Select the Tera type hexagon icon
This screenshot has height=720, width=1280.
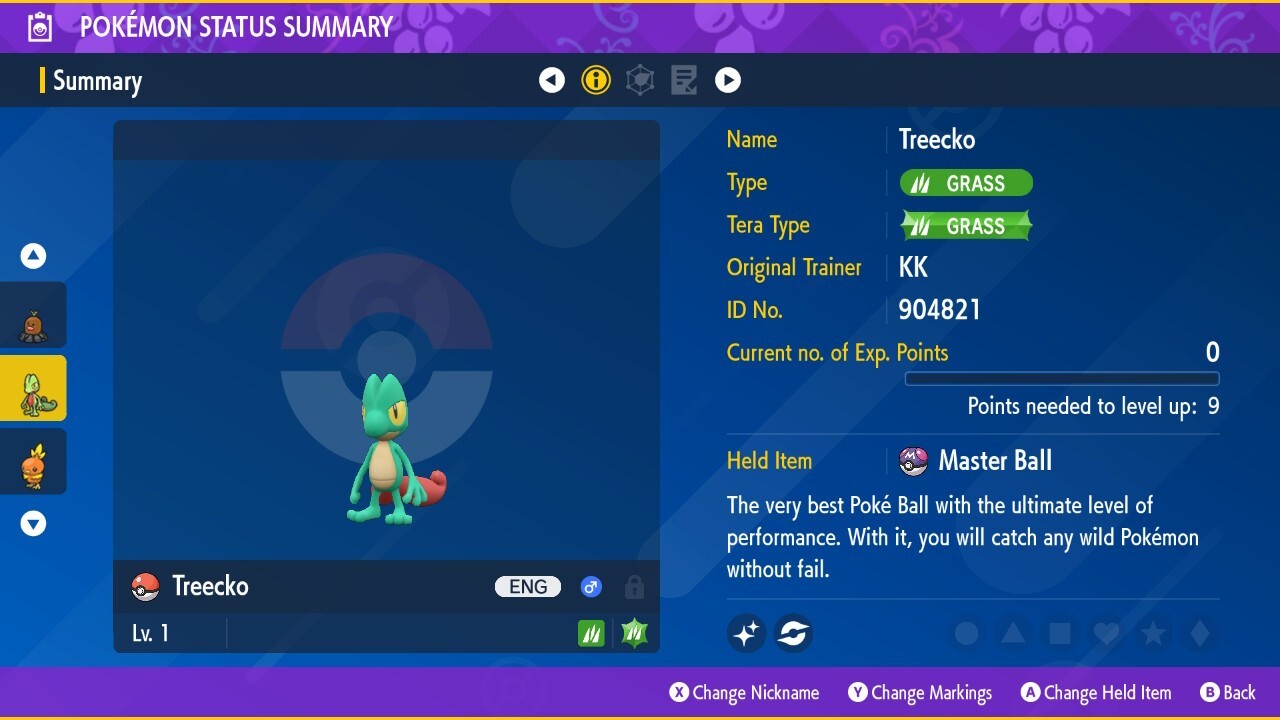click(x=640, y=80)
